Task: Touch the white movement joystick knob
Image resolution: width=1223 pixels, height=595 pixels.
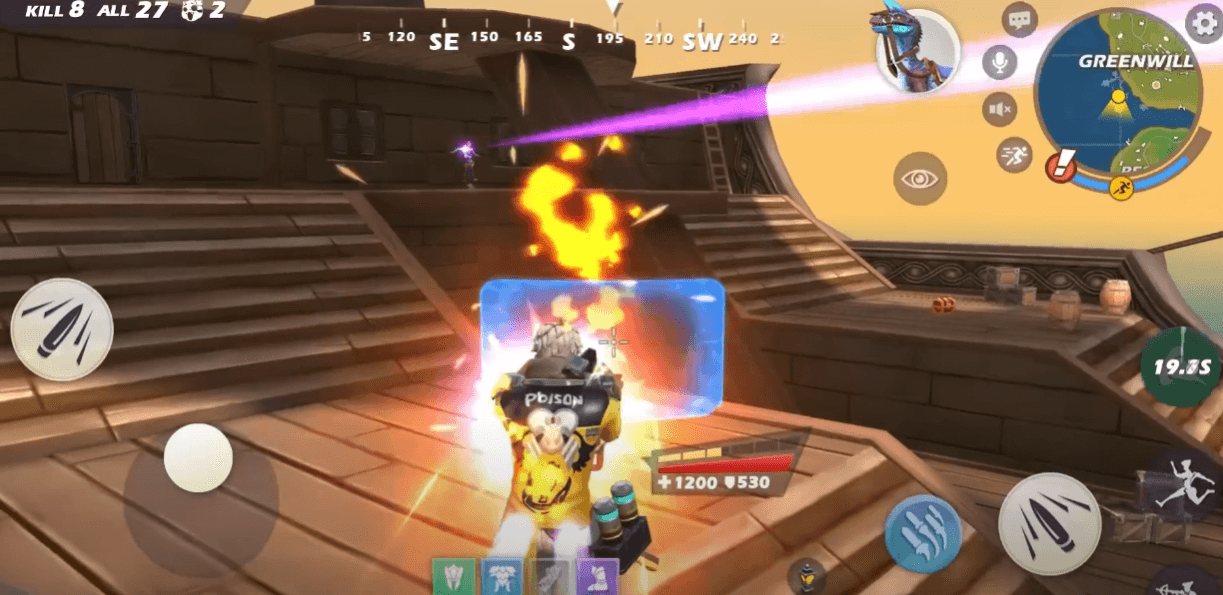Action: pyautogui.click(x=198, y=457)
